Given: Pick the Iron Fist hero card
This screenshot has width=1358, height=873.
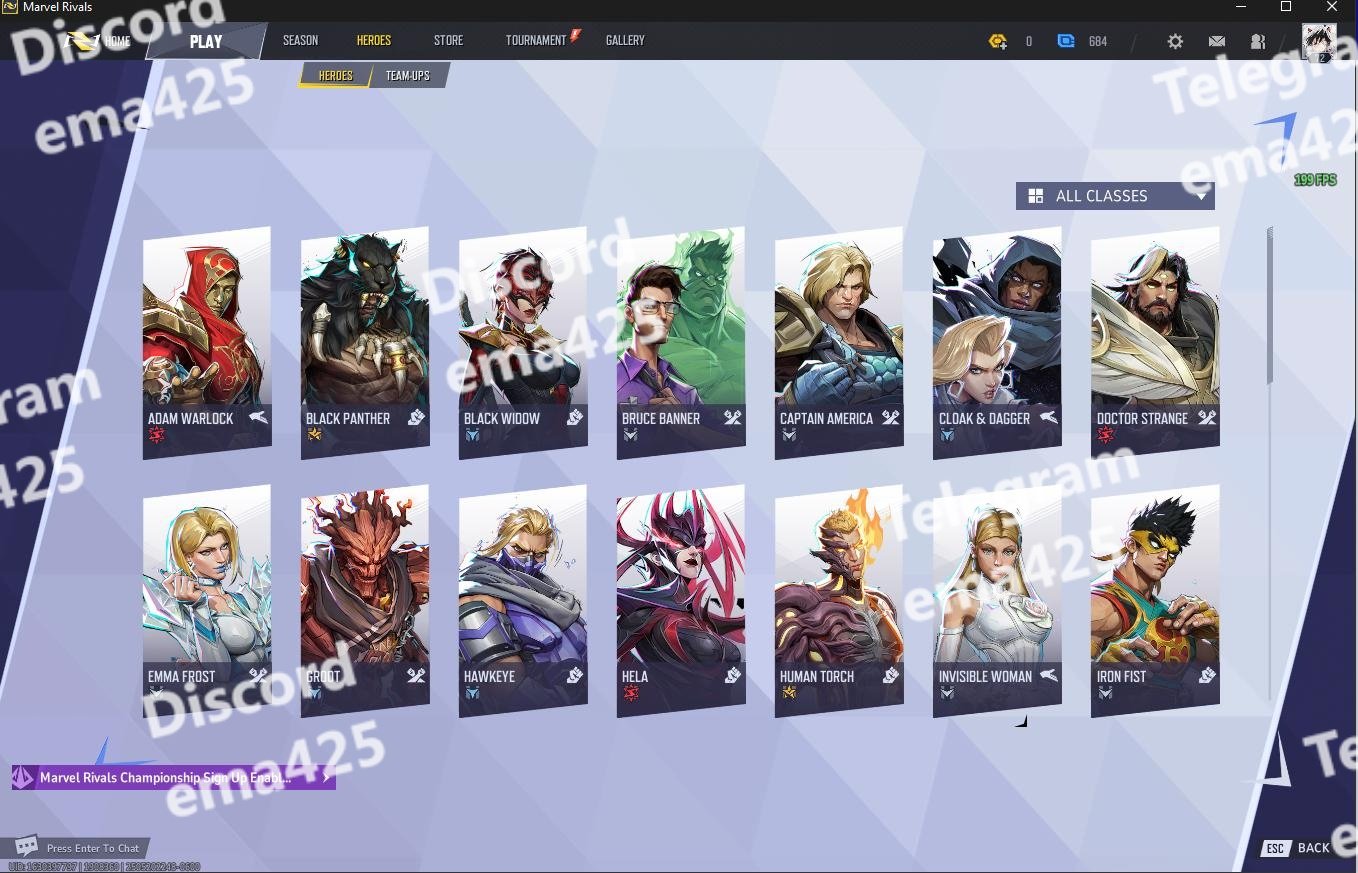Looking at the screenshot, I should [1154, 598].
